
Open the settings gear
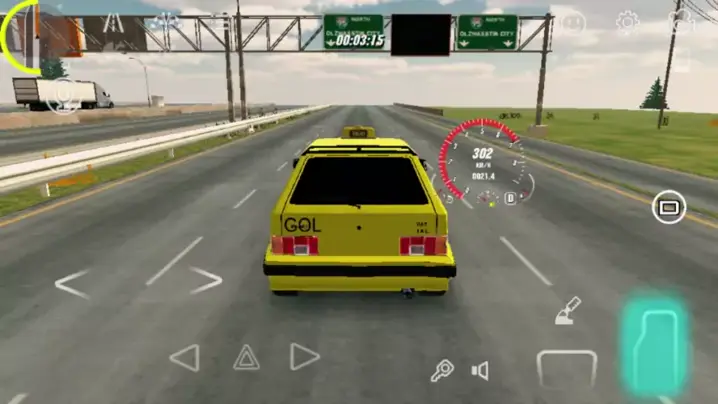point(628,22)
